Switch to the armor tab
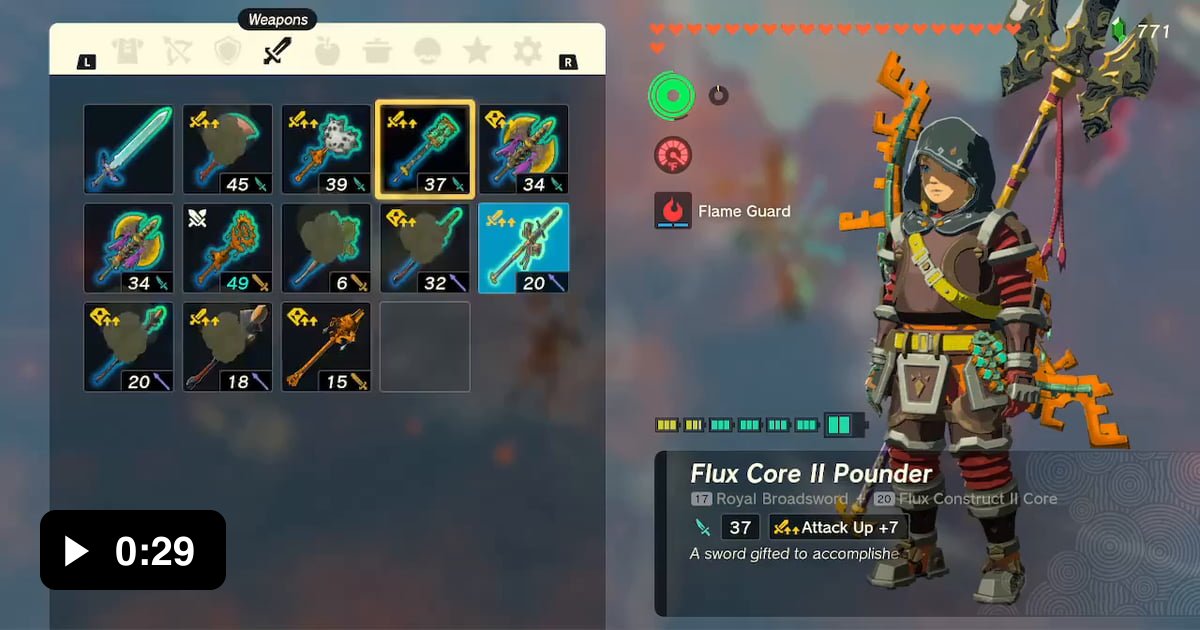 pyautogui.click(x=128, y=51)
